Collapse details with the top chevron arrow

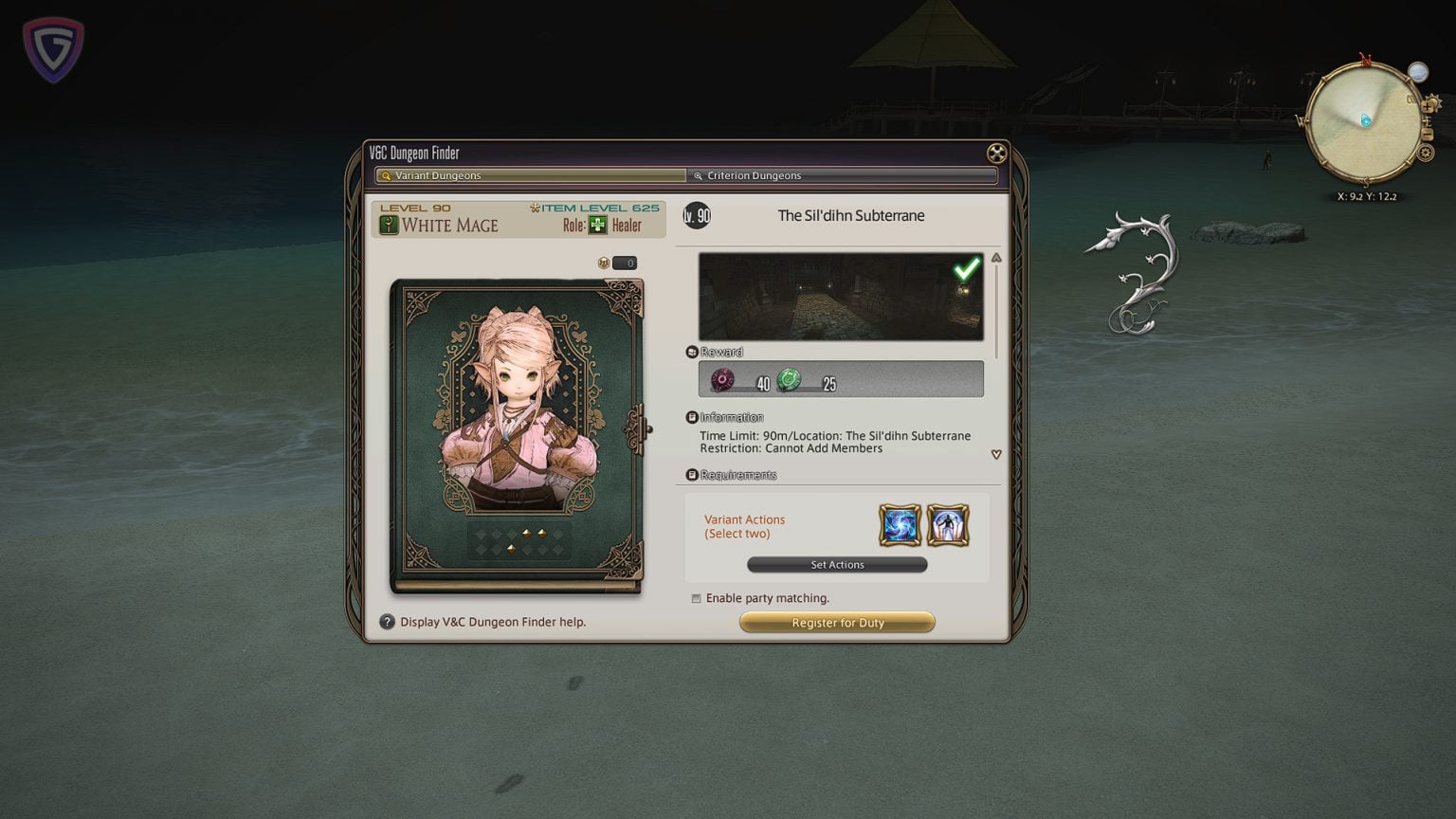[x=995, y=256]
